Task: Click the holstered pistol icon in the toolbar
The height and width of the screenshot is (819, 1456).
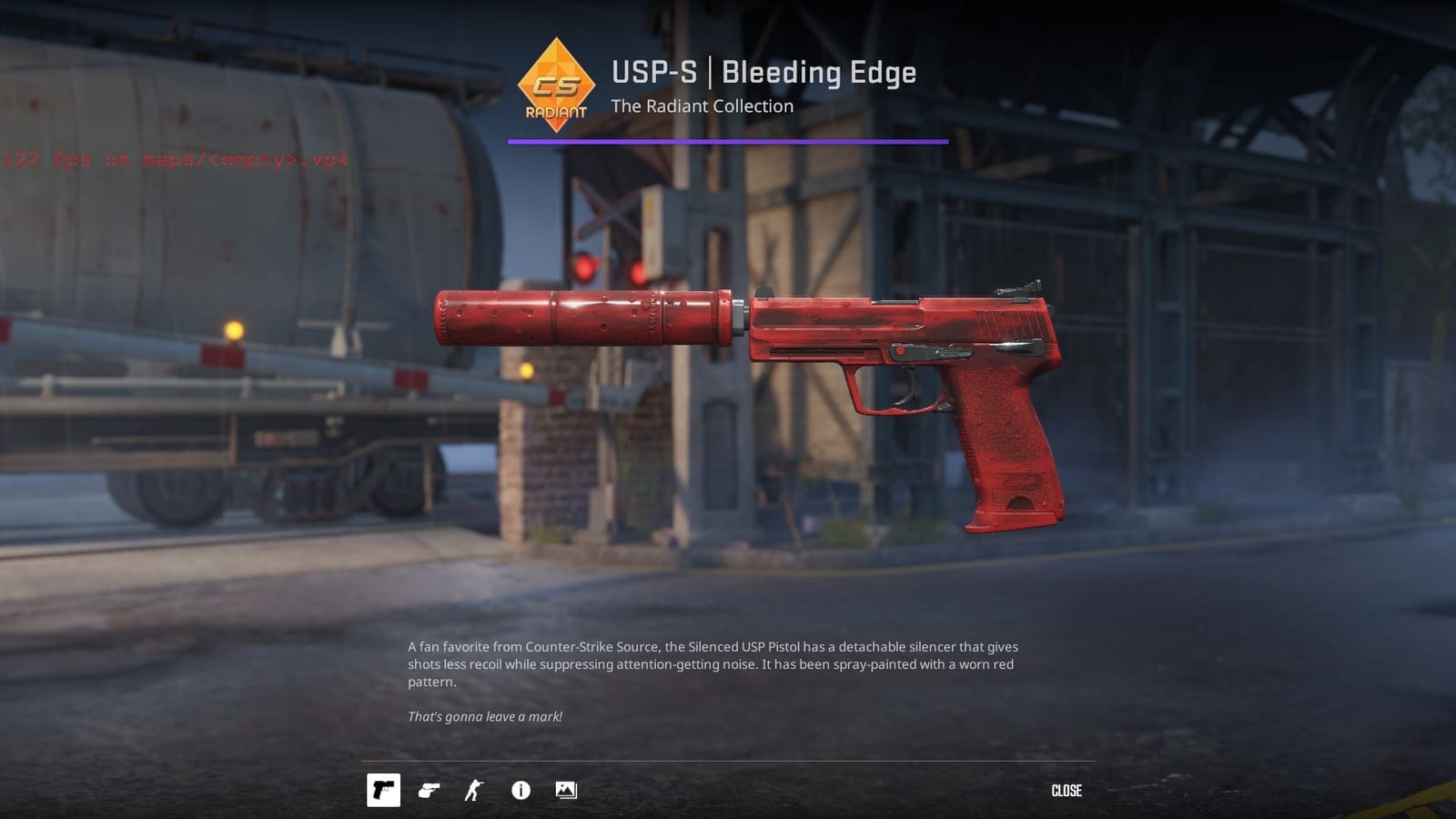Action: [430, 791]
